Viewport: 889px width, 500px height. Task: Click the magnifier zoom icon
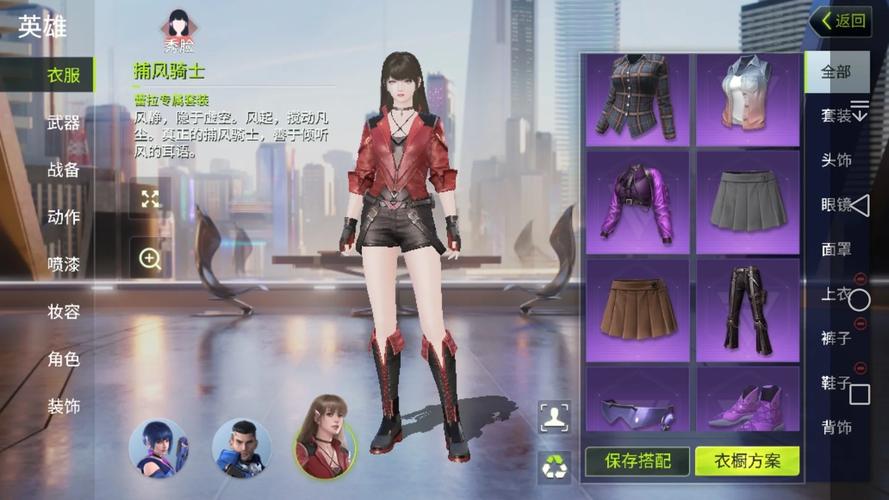tap(150, 259)
